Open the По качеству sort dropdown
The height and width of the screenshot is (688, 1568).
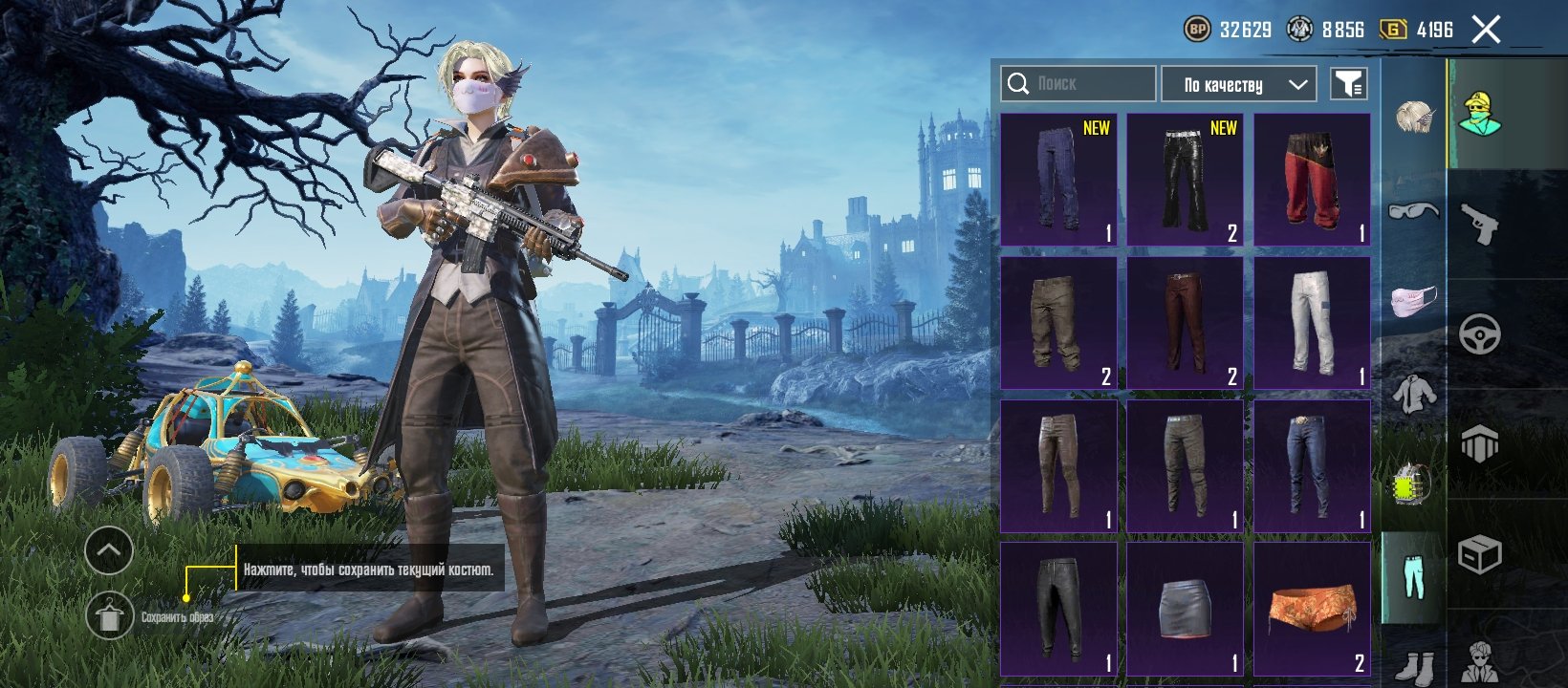click(x=1238, y=84)
